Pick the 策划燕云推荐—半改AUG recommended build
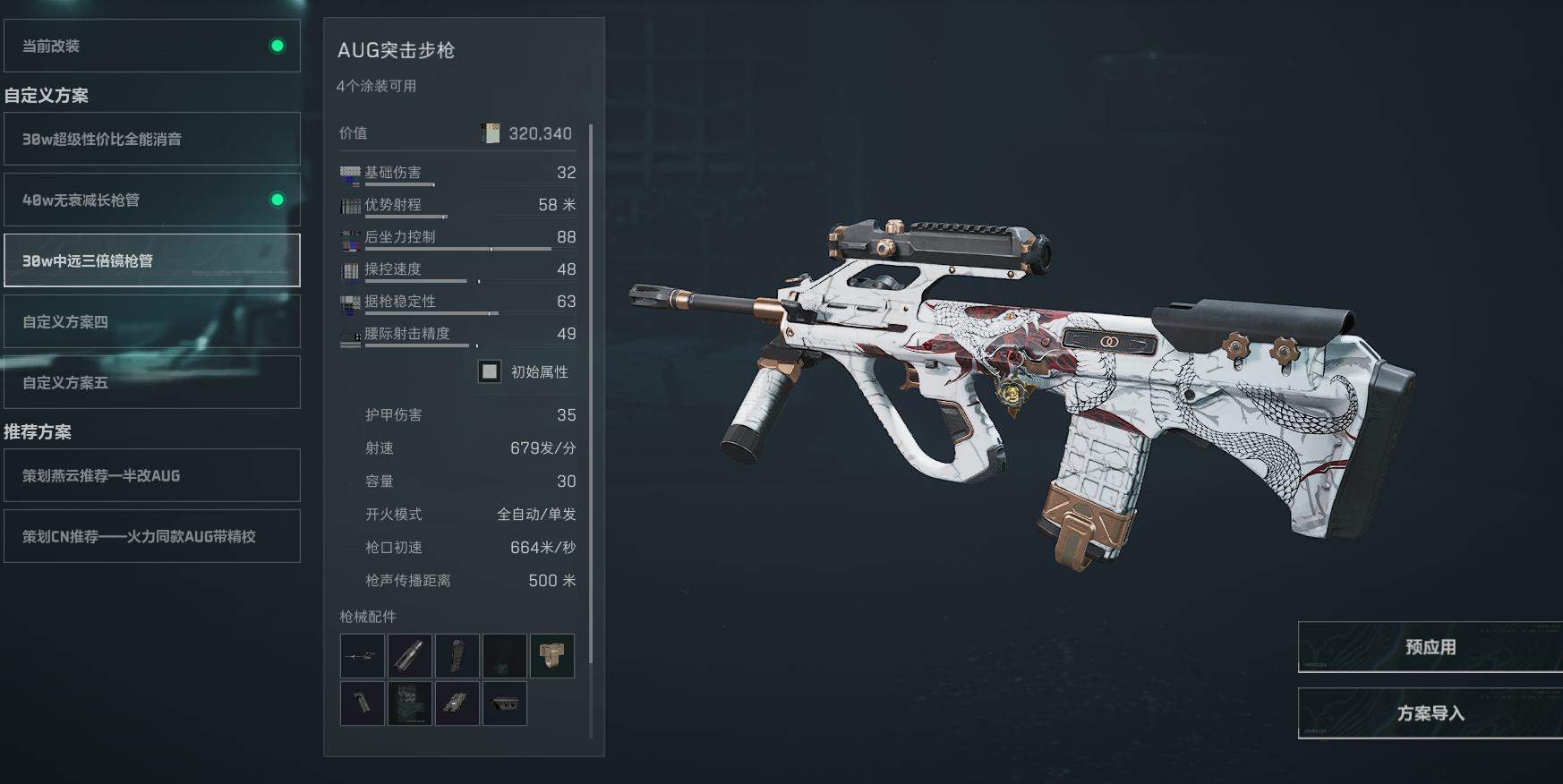Screen dimensions: 1563x784 pyautogui.click(x=152, y=475)
